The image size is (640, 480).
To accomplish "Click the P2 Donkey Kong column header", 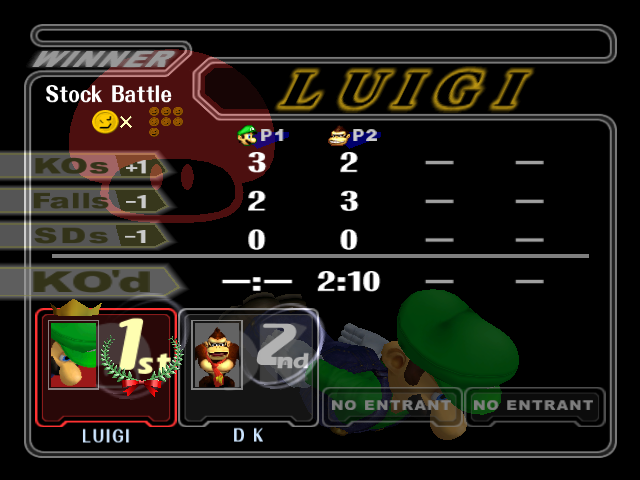I will (353, 136).
